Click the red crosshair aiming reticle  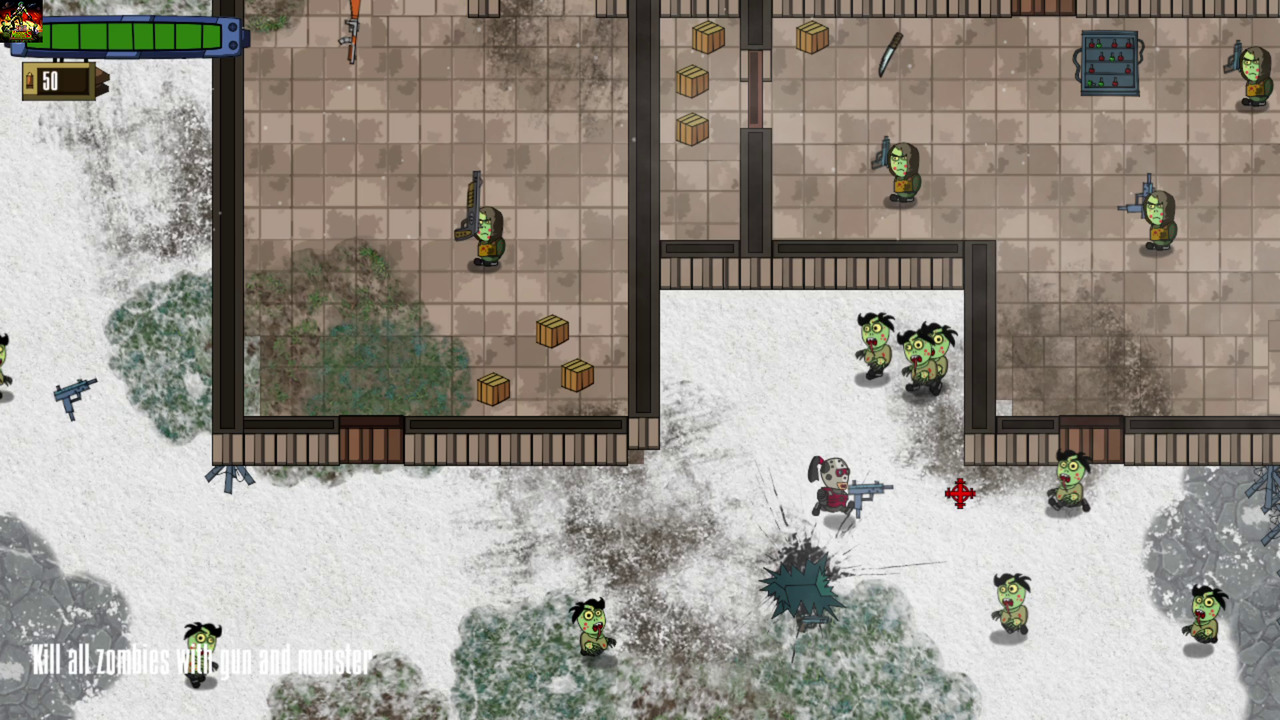[x=958, y=494]
